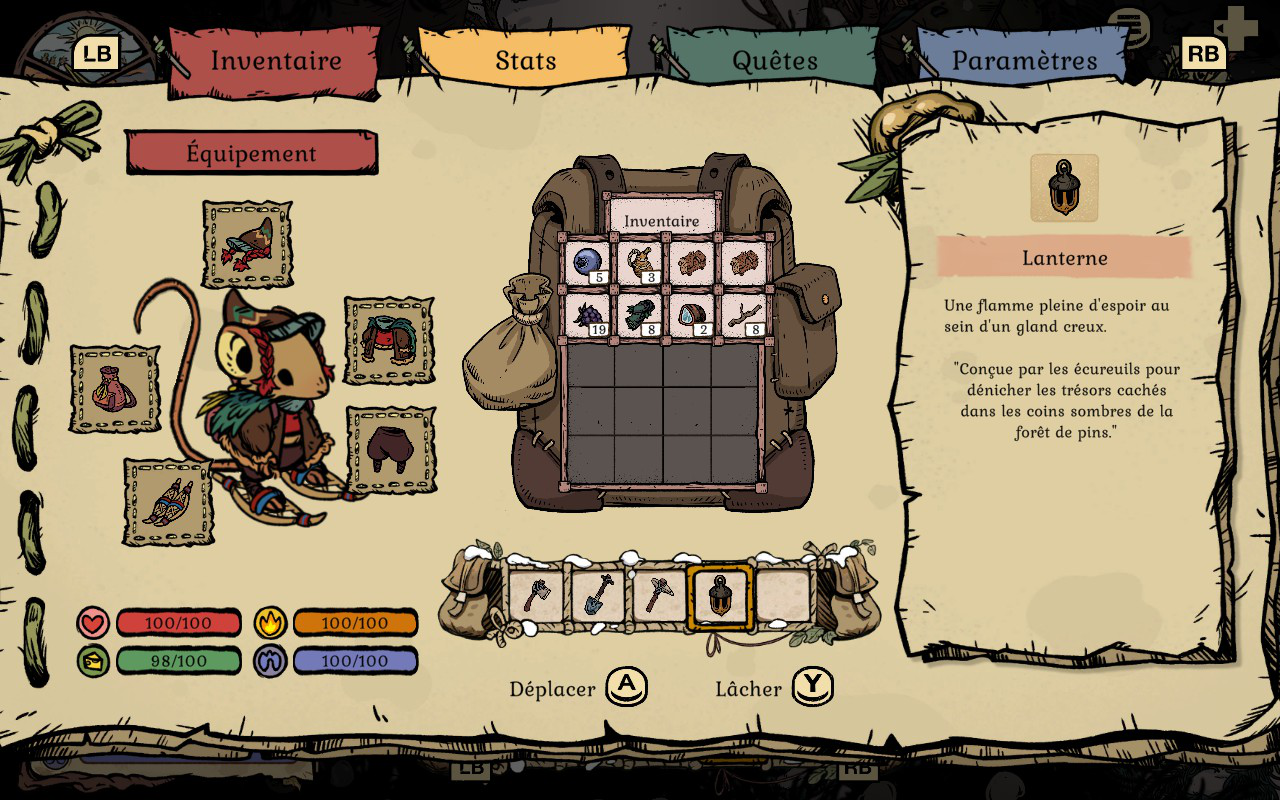Viewport: 1280px width, 800px height.
Task: Select the blue crystal geode item
Action: tap(691, 316)
